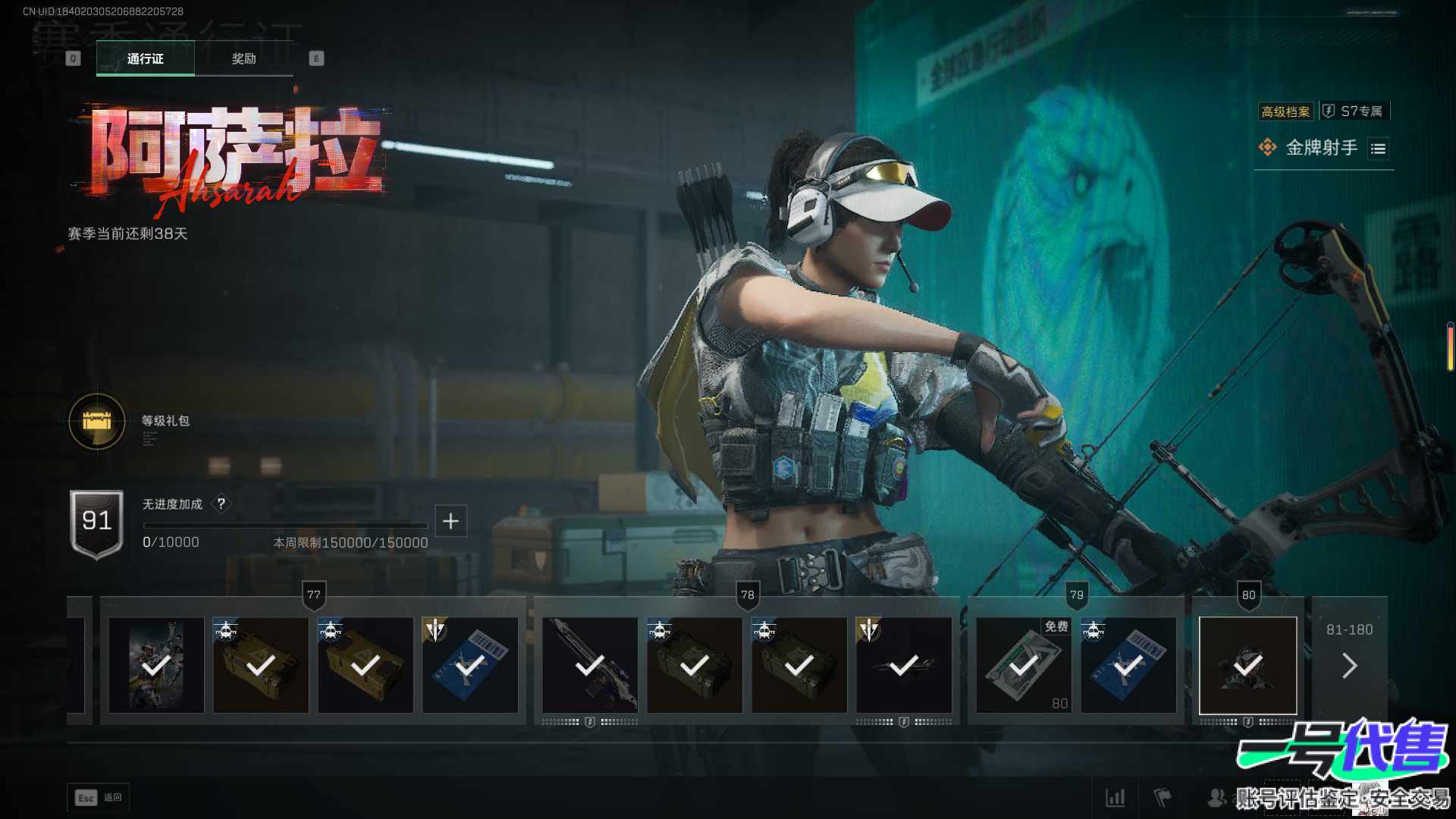This screenshot has width=1456, height=819.
Task: Open the 等级礼包 level gift pack
Action: click(x=97, y=422)
